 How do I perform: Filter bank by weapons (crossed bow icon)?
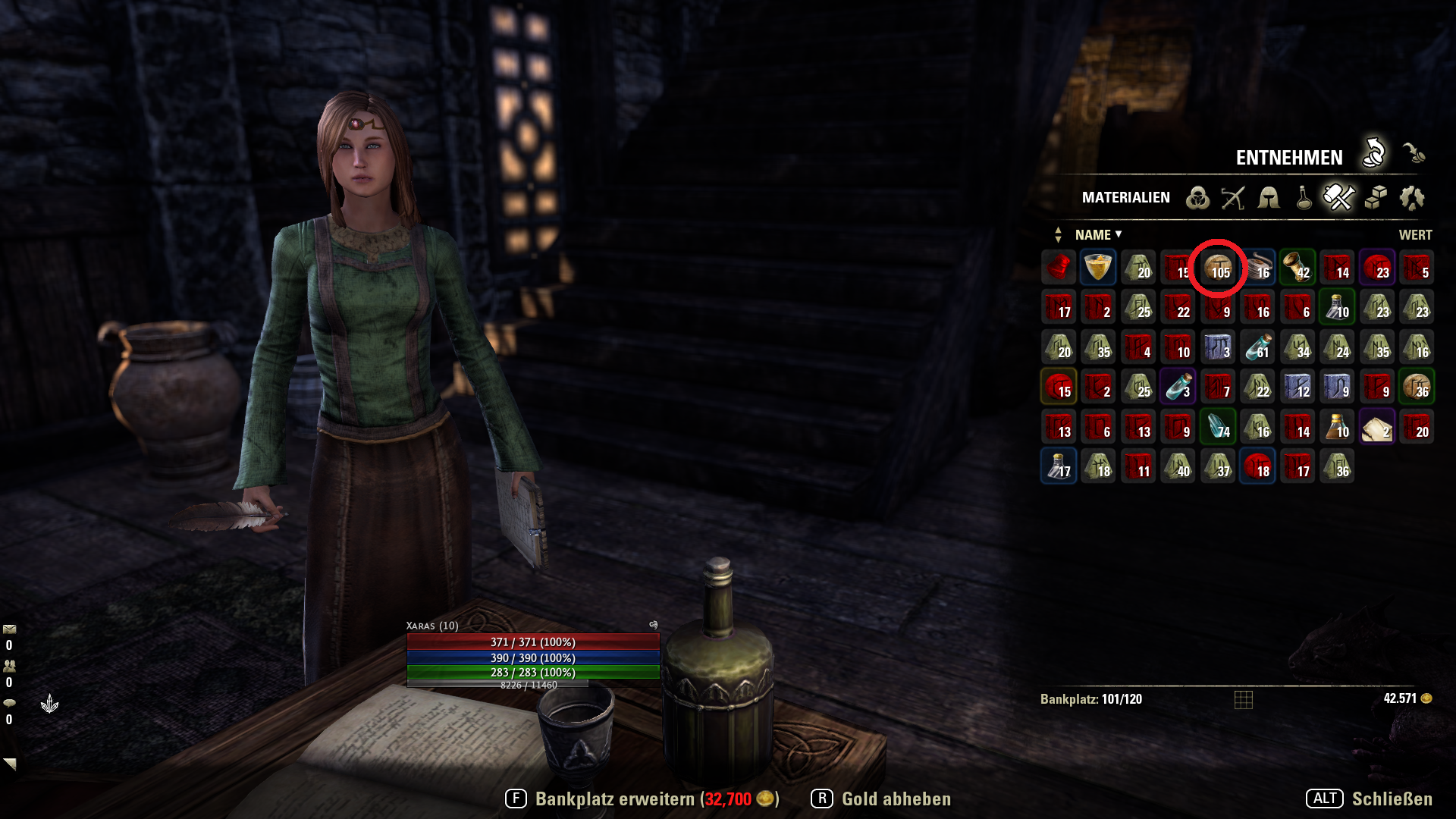coord(1233,198)
